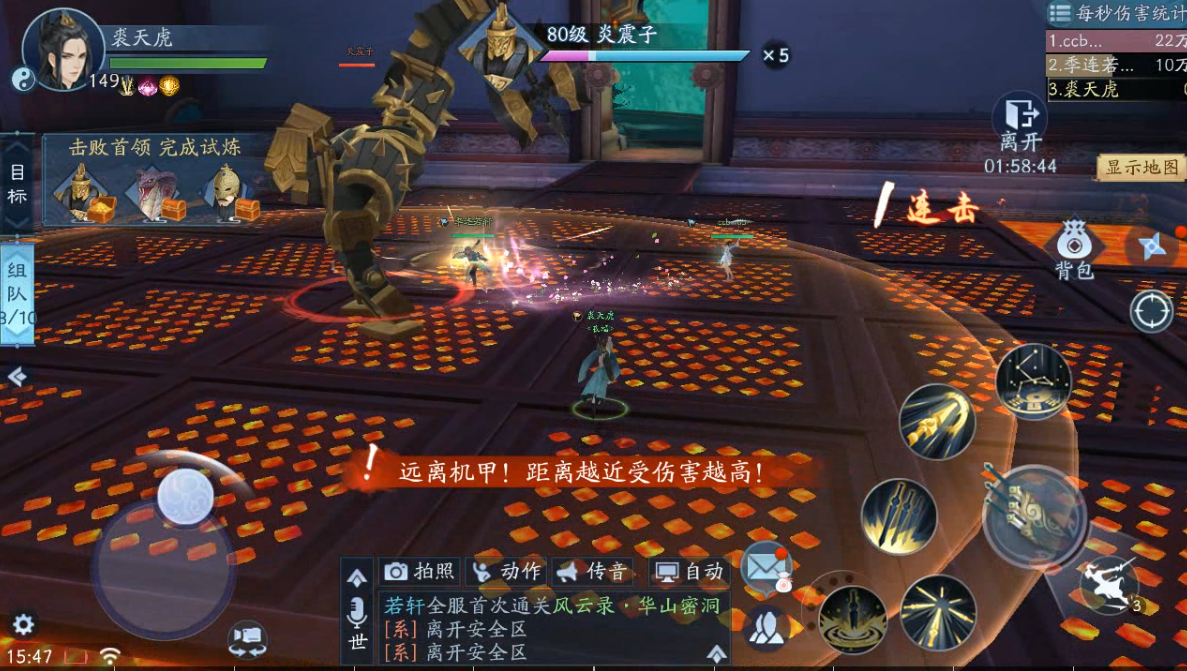Use the sword-in-ground ripple skill
This screenshot has height=671, width=1187.
(853, 618)
